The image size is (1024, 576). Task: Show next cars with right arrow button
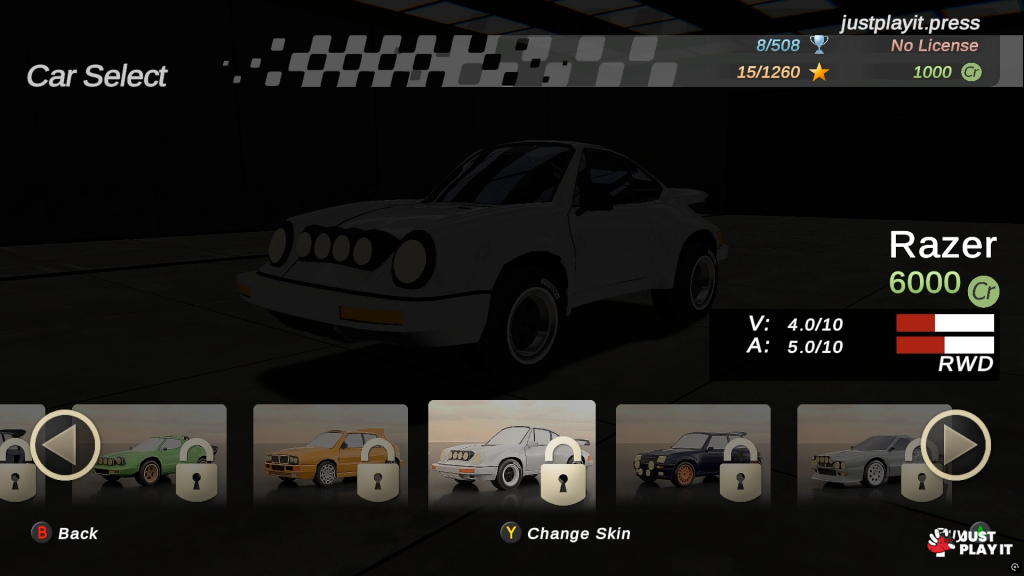[x=955, y=445]
